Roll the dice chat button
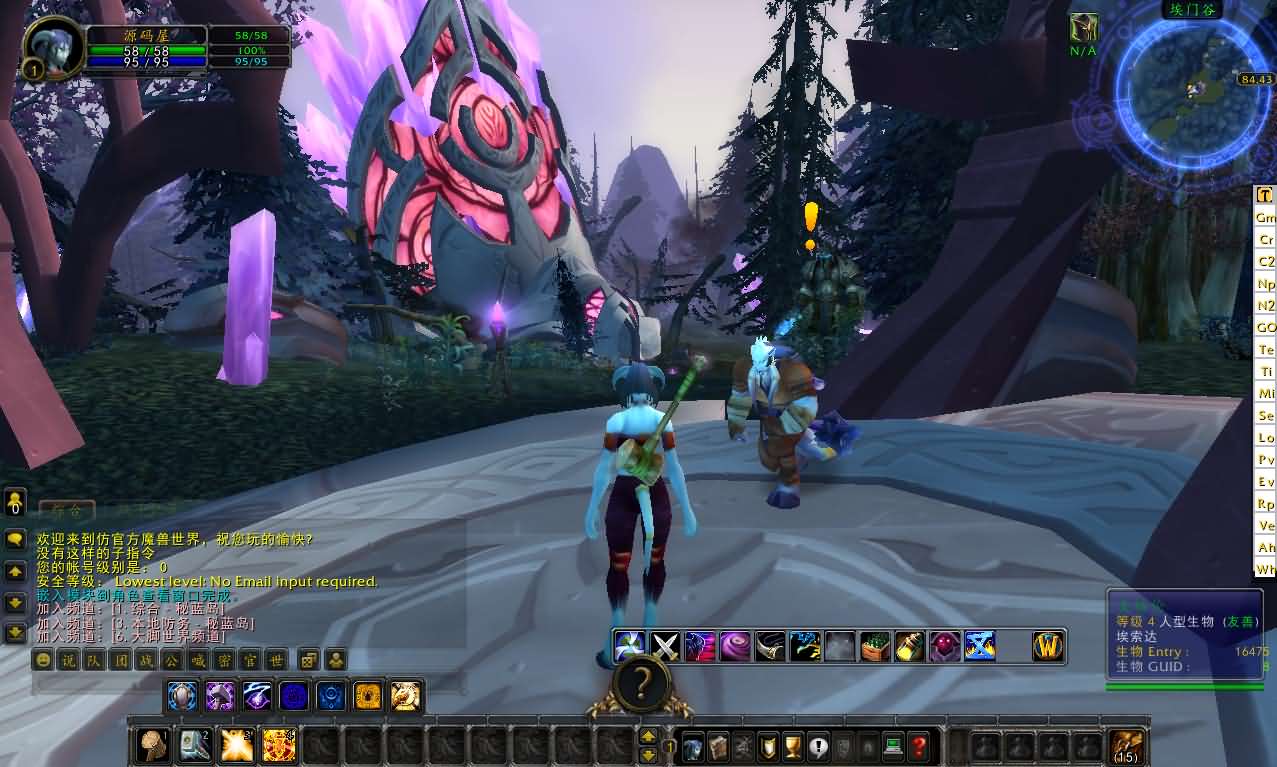The height and width of the screenshot is (767, 1277). click(x=310, y=660)
